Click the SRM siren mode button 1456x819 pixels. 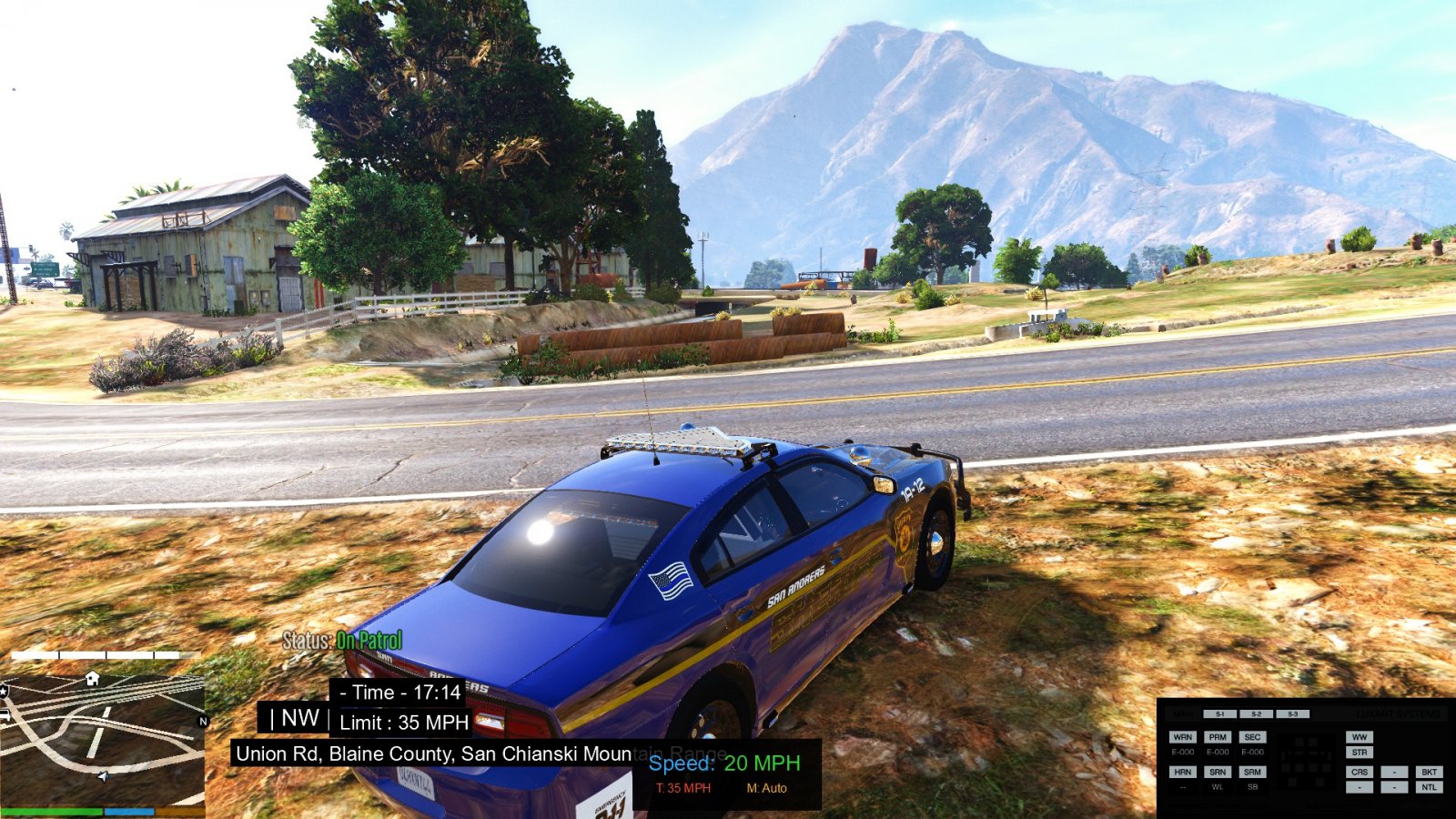pyautogui.click(x=1252, y=772)
